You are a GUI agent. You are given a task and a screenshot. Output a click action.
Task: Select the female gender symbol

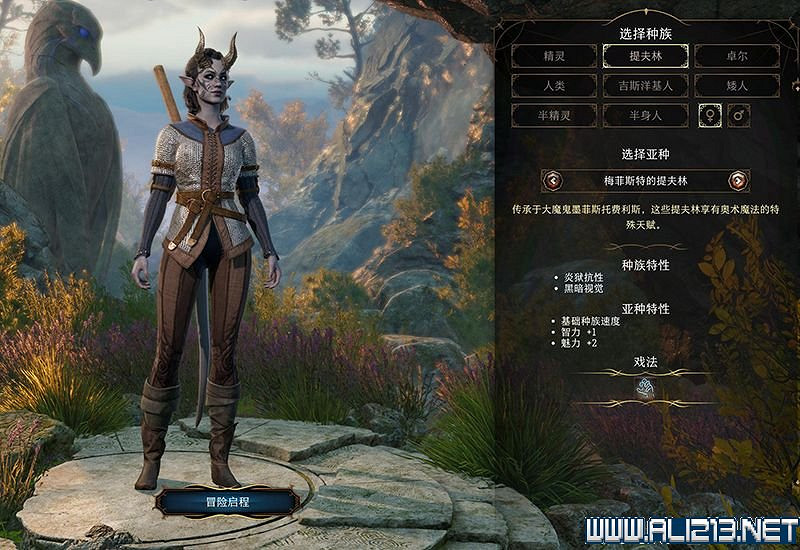pyautogui.click(x=709, y=116)
